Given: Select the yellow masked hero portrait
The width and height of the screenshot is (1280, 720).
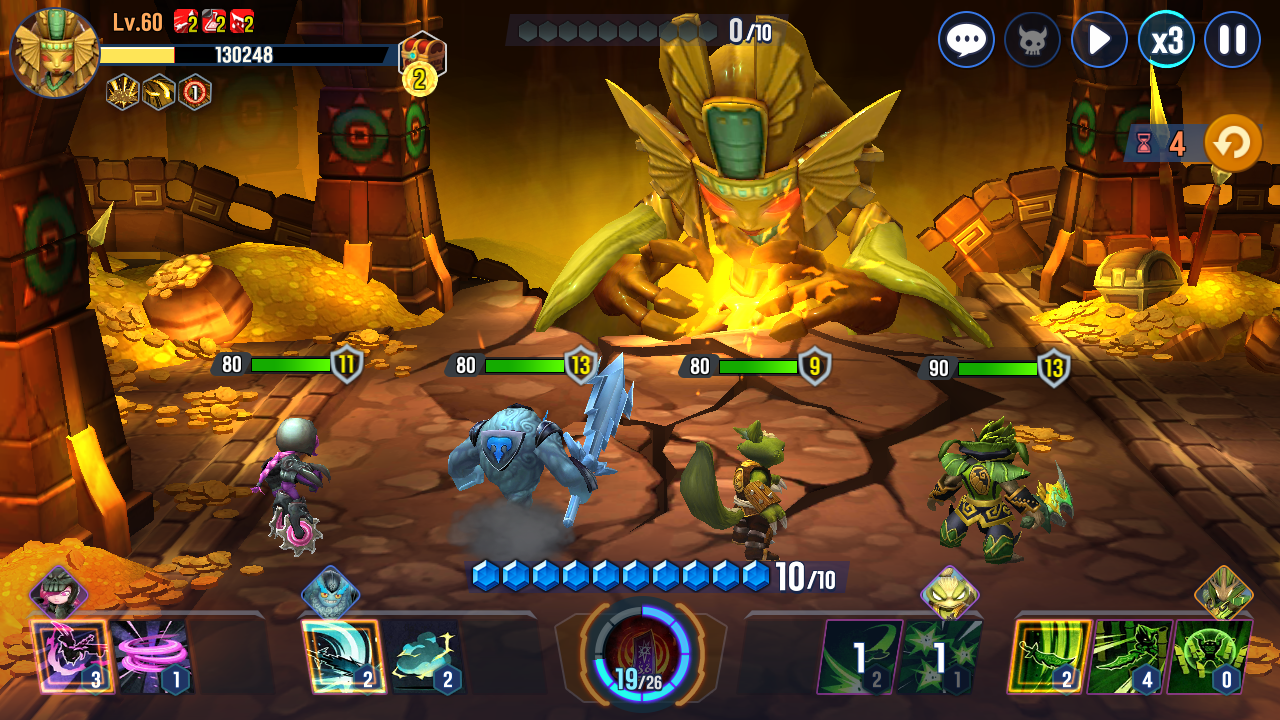Looking at the screenshot, I should (x=948, y=593).
